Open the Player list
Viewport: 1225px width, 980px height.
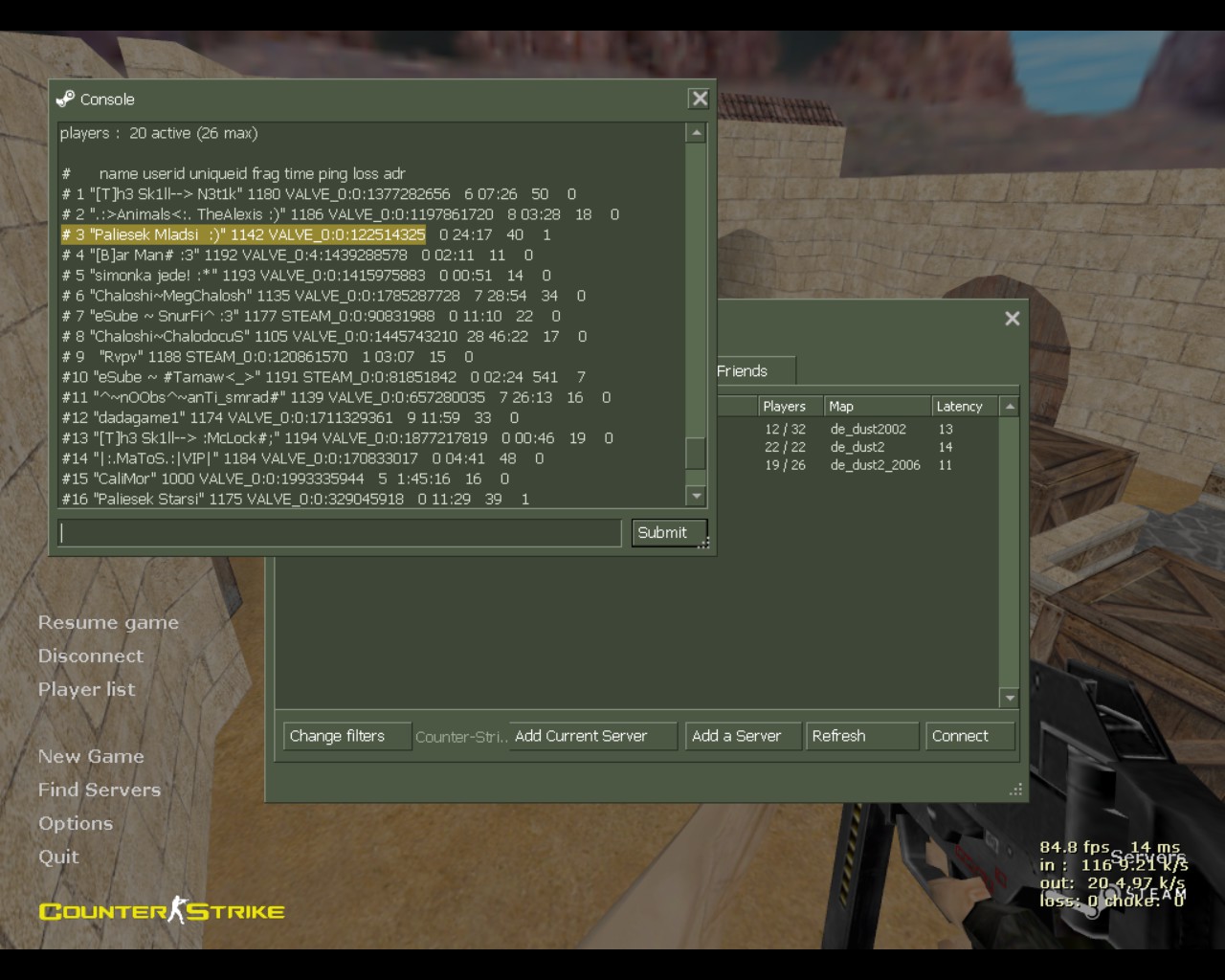[86, 690]
